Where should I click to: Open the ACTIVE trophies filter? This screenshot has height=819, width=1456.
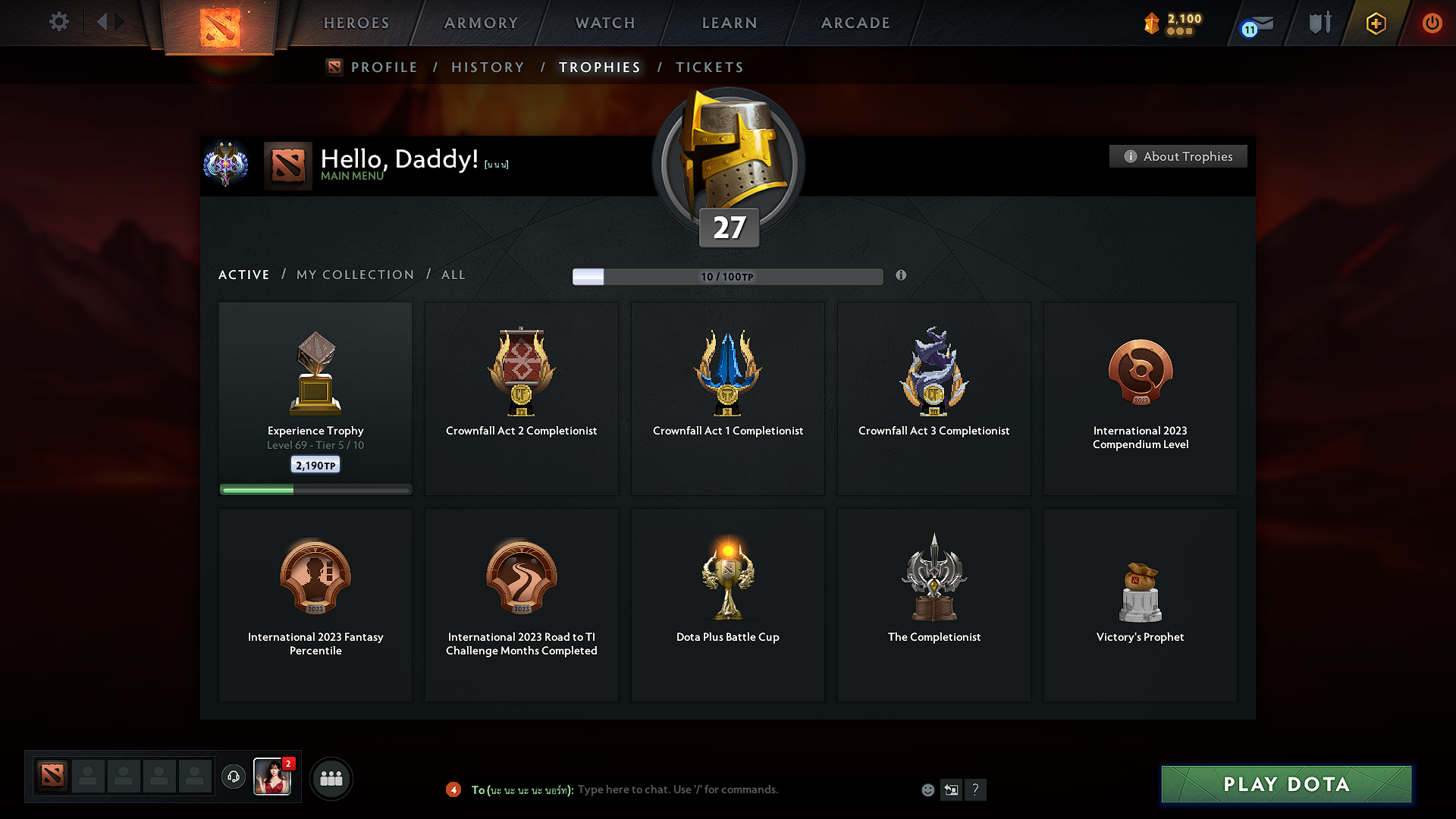click(243, 275)
